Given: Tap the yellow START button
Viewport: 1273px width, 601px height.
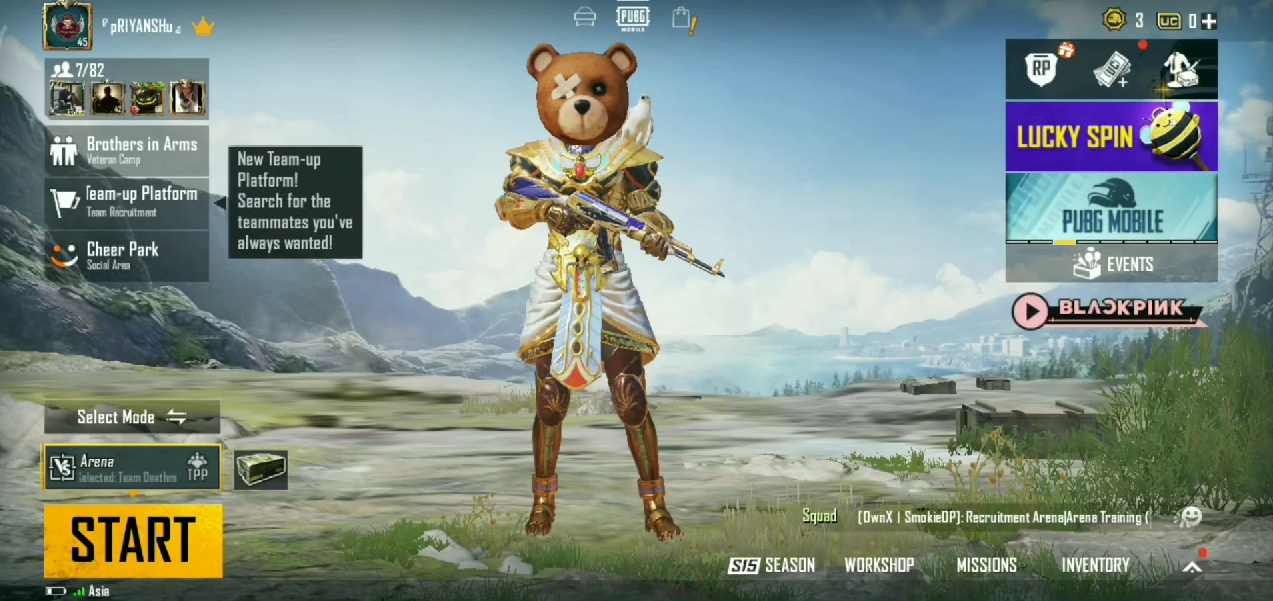Looking at the screenshot, I should (x=133, y=541).
